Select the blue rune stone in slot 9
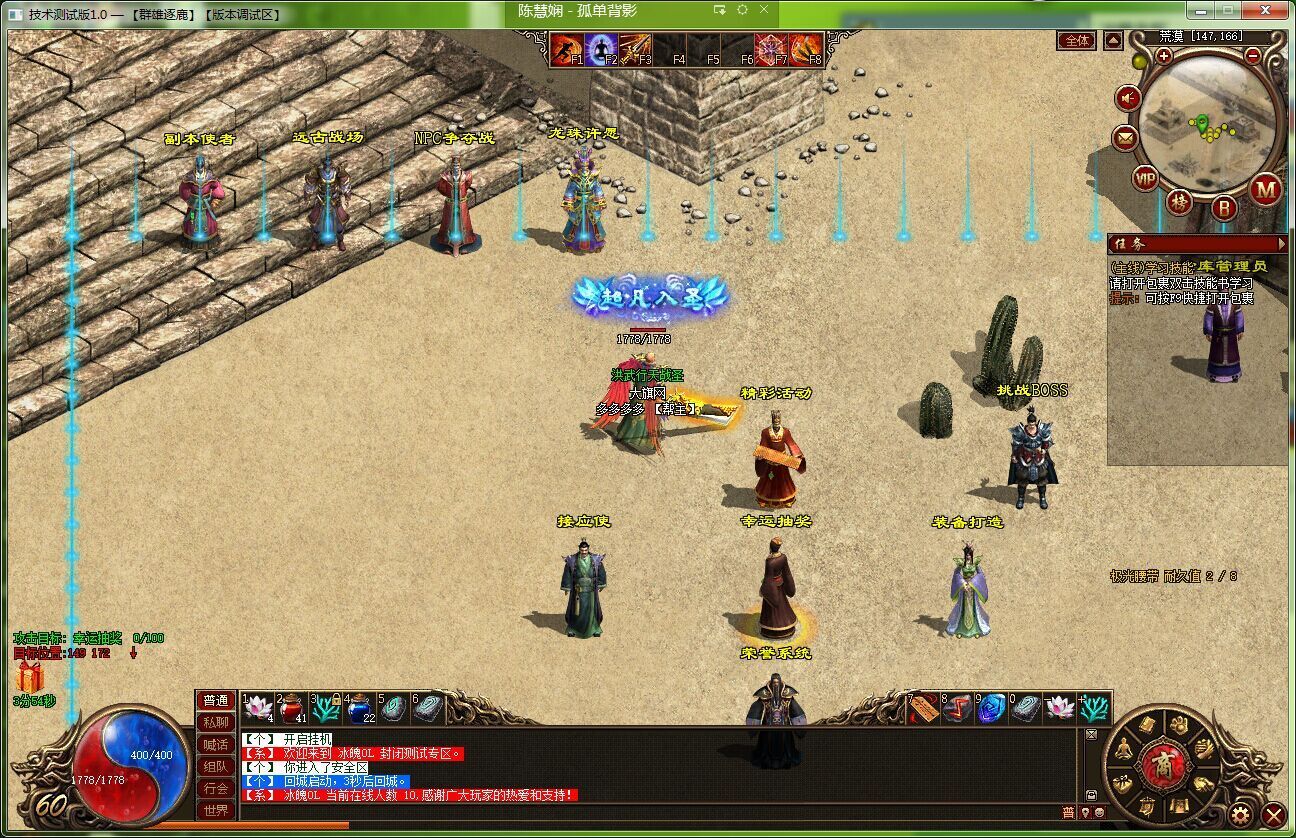Screen dimensions: 1296x838 [991, 707]
